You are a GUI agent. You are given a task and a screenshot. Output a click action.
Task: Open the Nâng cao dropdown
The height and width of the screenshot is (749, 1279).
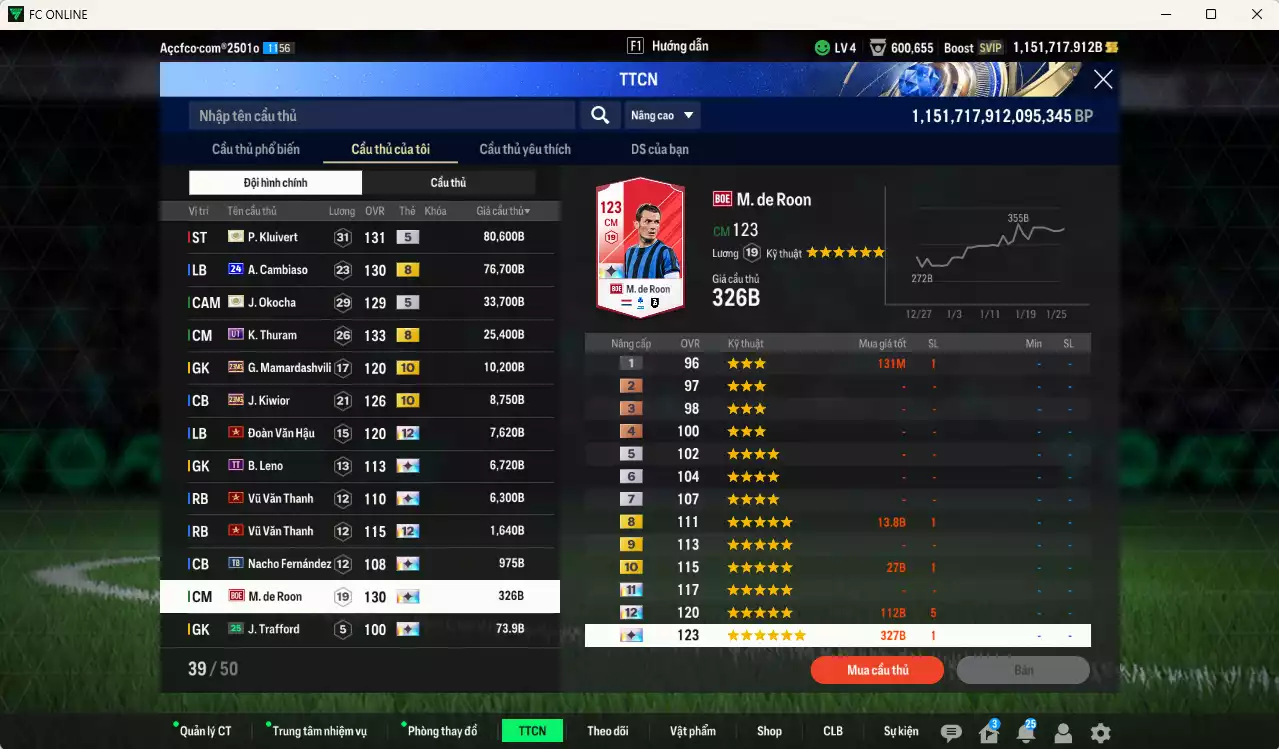click(x=662, y=116)
